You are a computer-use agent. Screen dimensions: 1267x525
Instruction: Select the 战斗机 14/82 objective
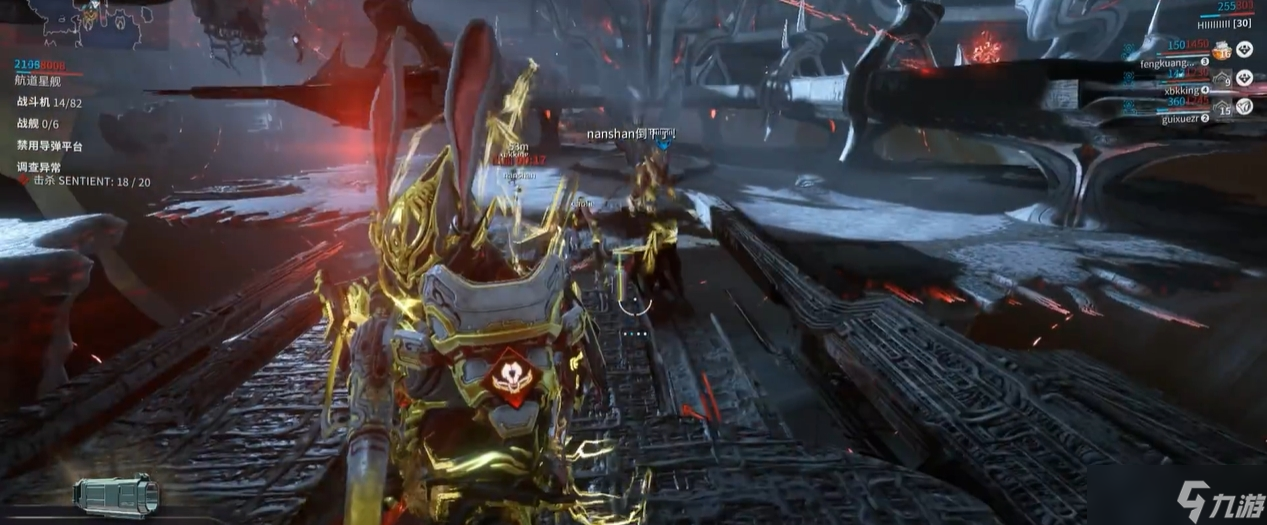[x=49, y=103]
